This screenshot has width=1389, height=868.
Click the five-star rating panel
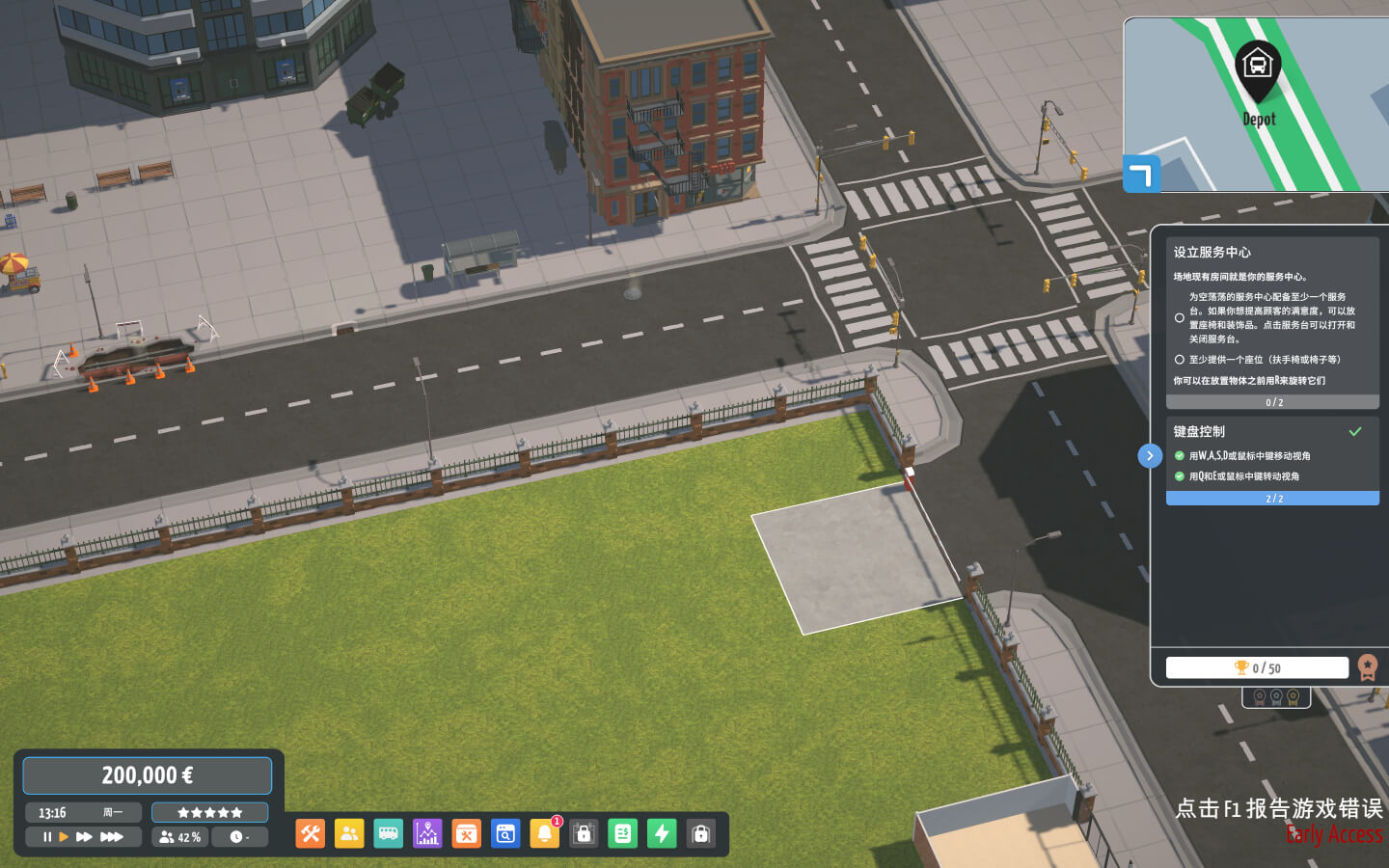coord(209,812)
